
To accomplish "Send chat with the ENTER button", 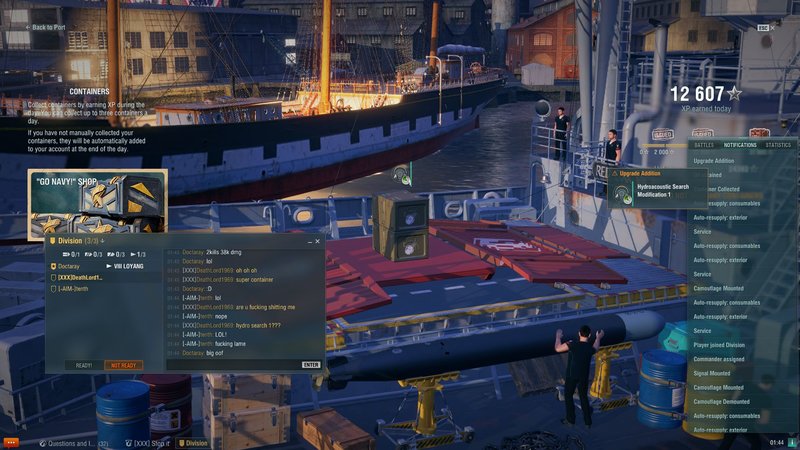I will click(311, 365).
